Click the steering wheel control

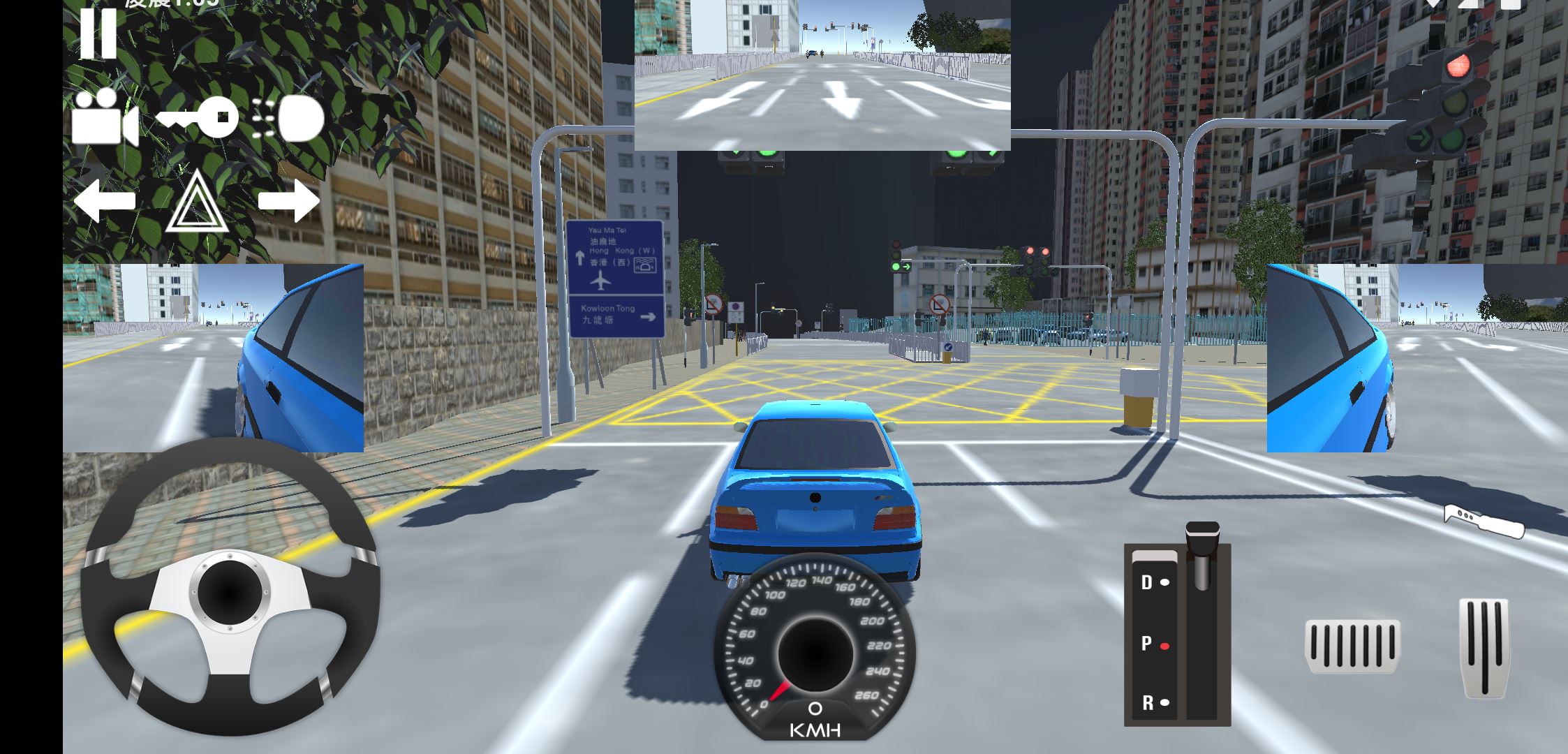point(230,586)
